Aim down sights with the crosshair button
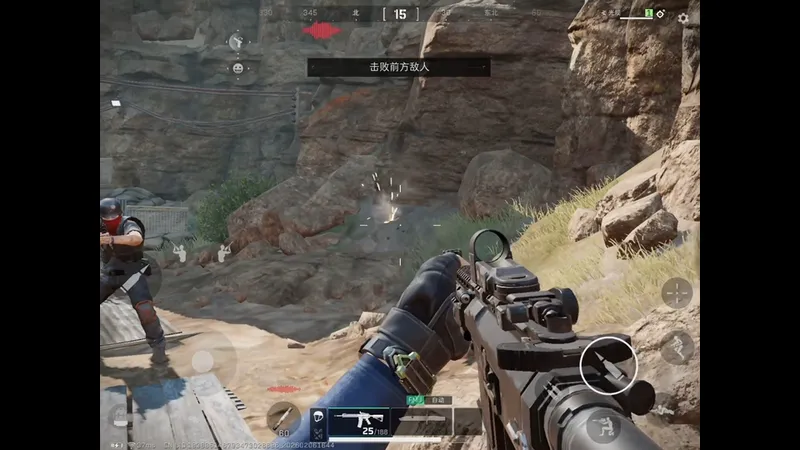 677,292
